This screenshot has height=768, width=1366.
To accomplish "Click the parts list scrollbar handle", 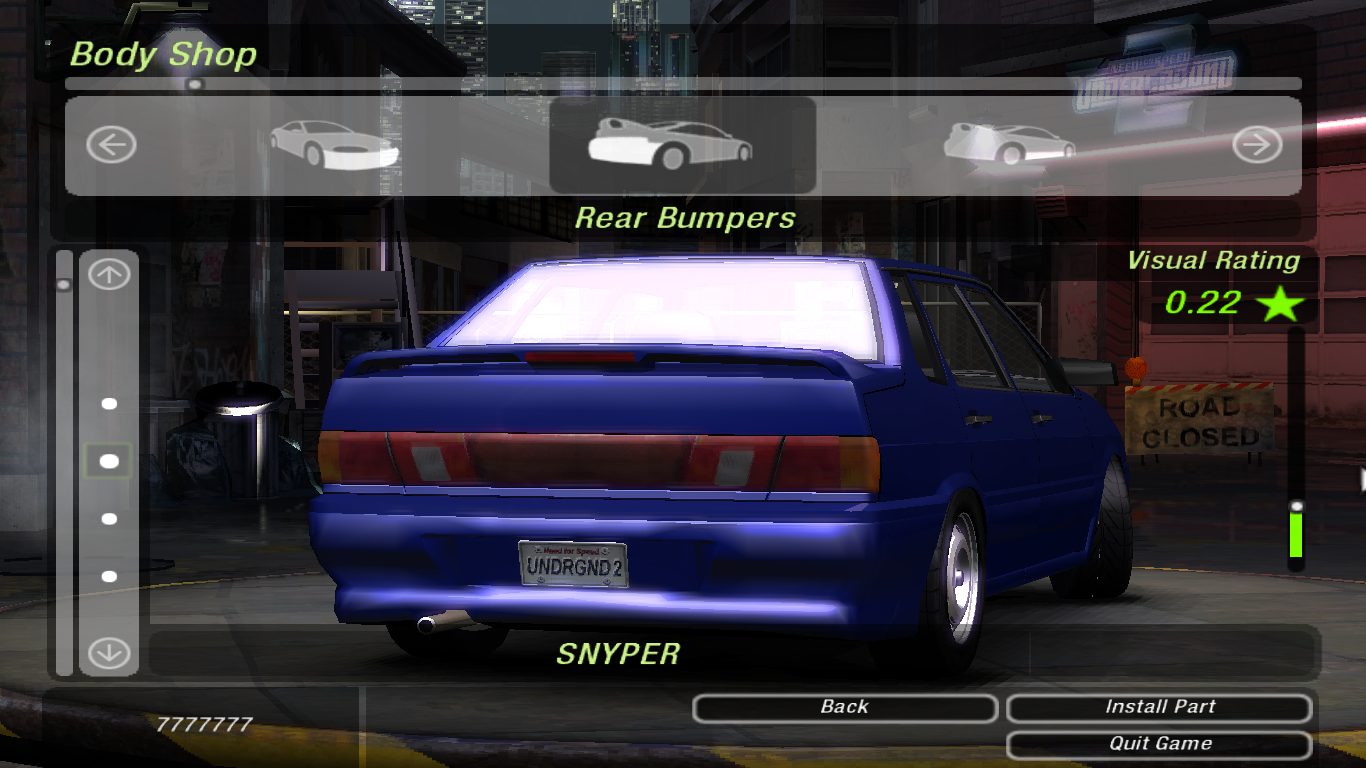I will (x=64, y=285).
